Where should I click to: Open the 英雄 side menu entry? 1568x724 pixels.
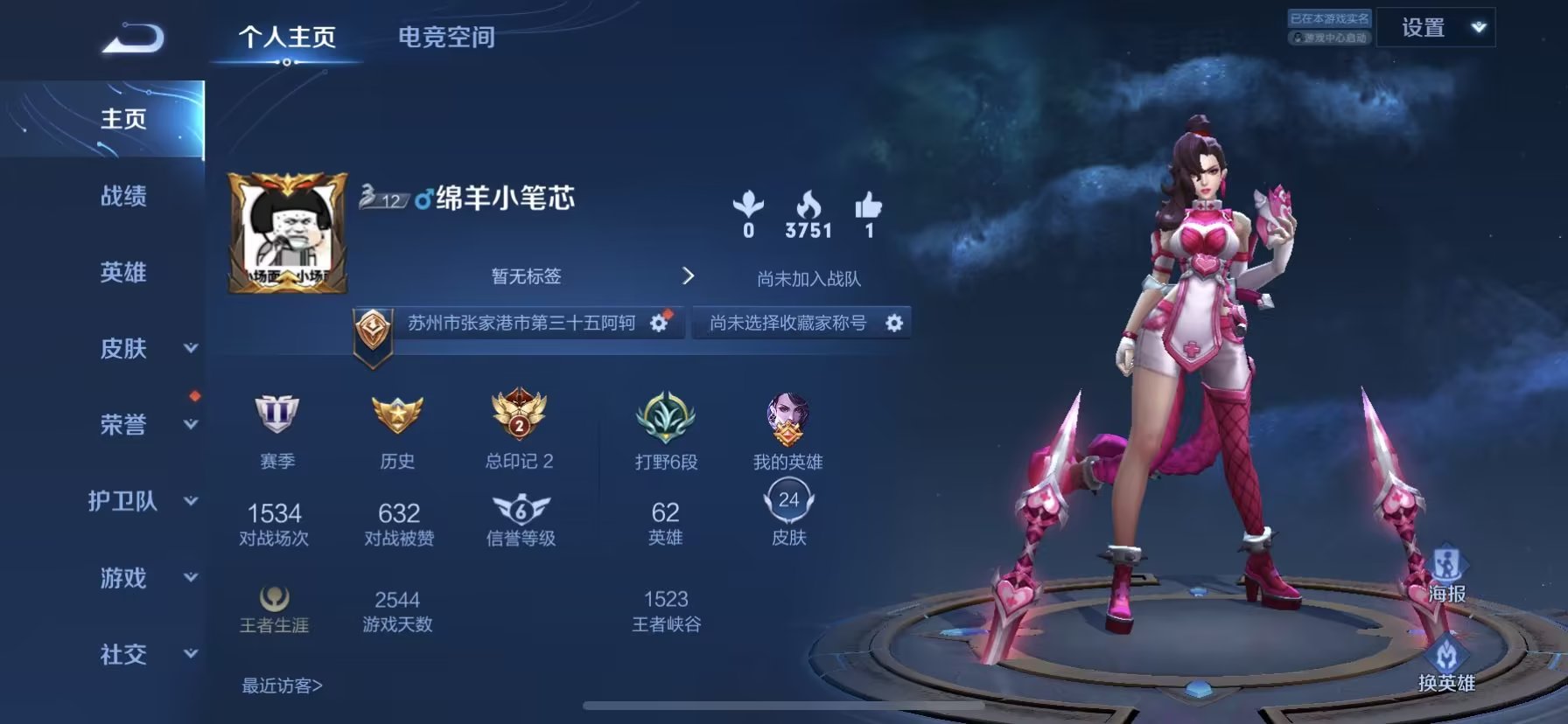(123, 273)
